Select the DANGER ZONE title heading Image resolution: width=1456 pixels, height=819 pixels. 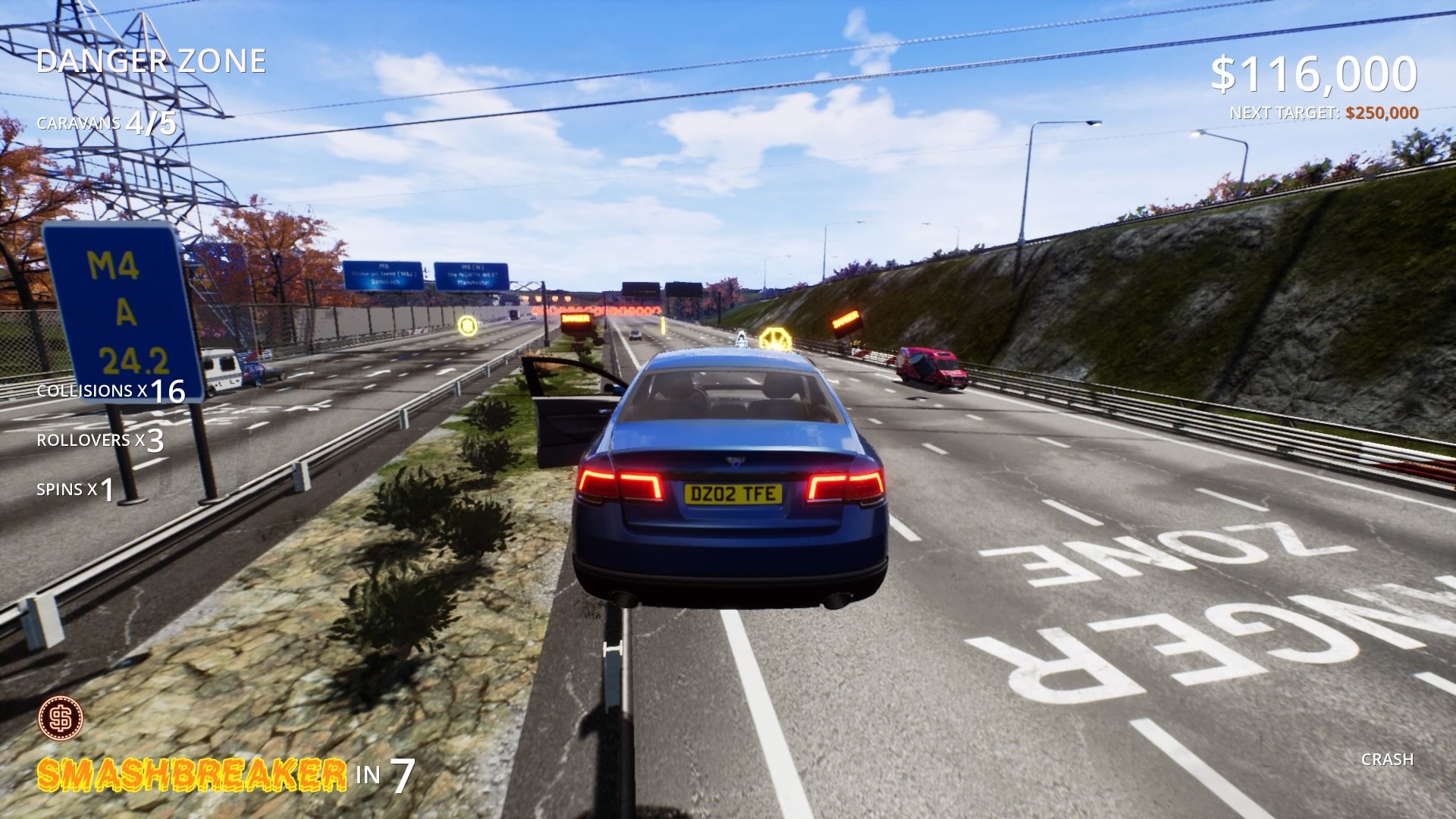point(152,61)
